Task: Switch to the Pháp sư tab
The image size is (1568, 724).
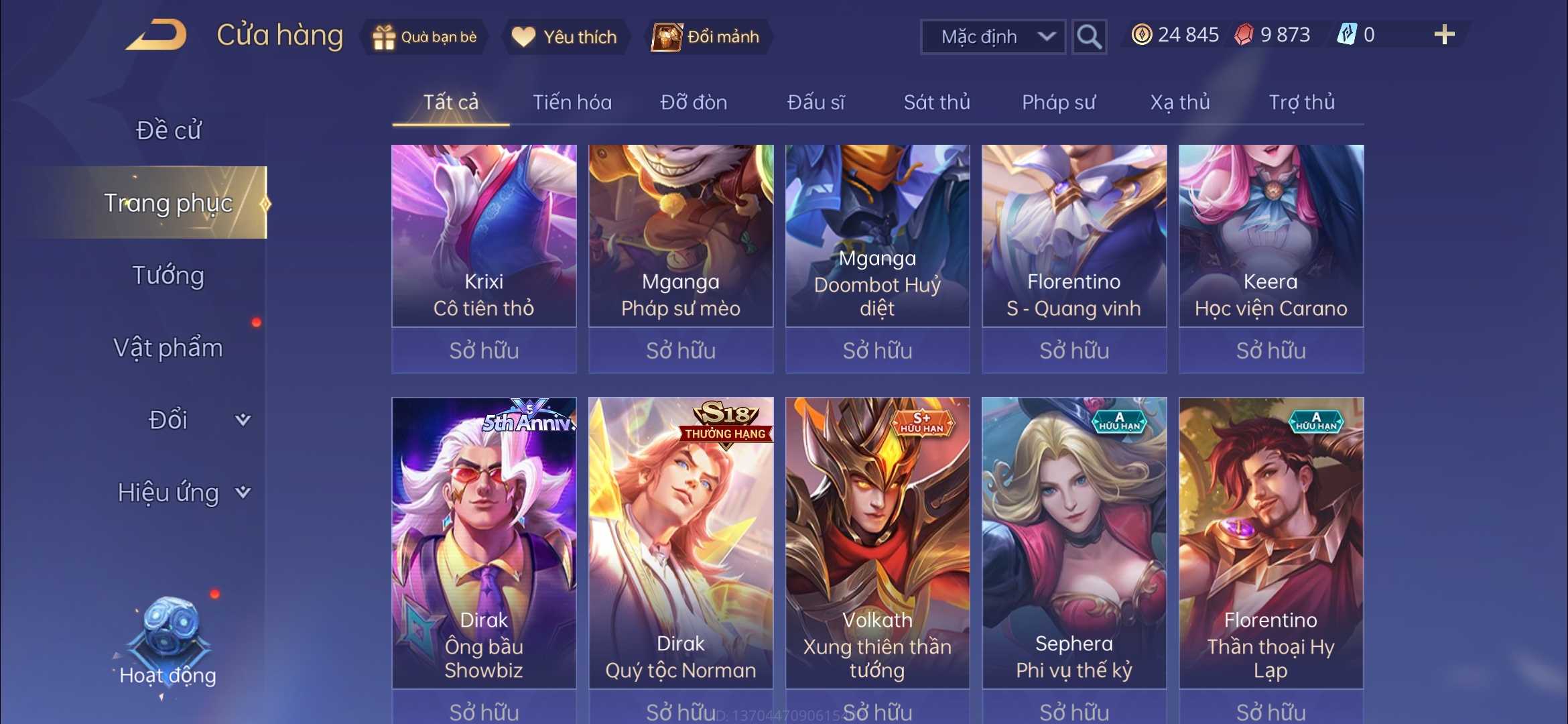Action: pyautogui.click(x=1059, y=103)
